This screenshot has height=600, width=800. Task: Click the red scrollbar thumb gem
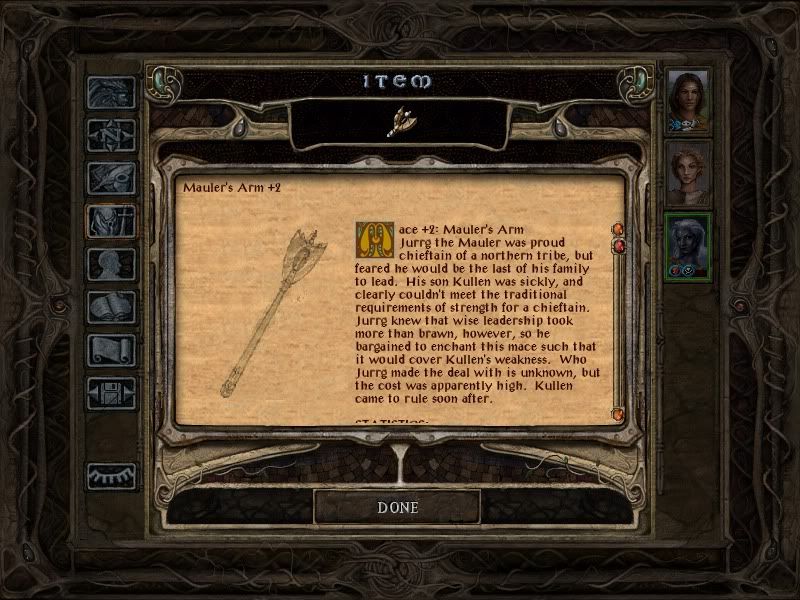618,246
